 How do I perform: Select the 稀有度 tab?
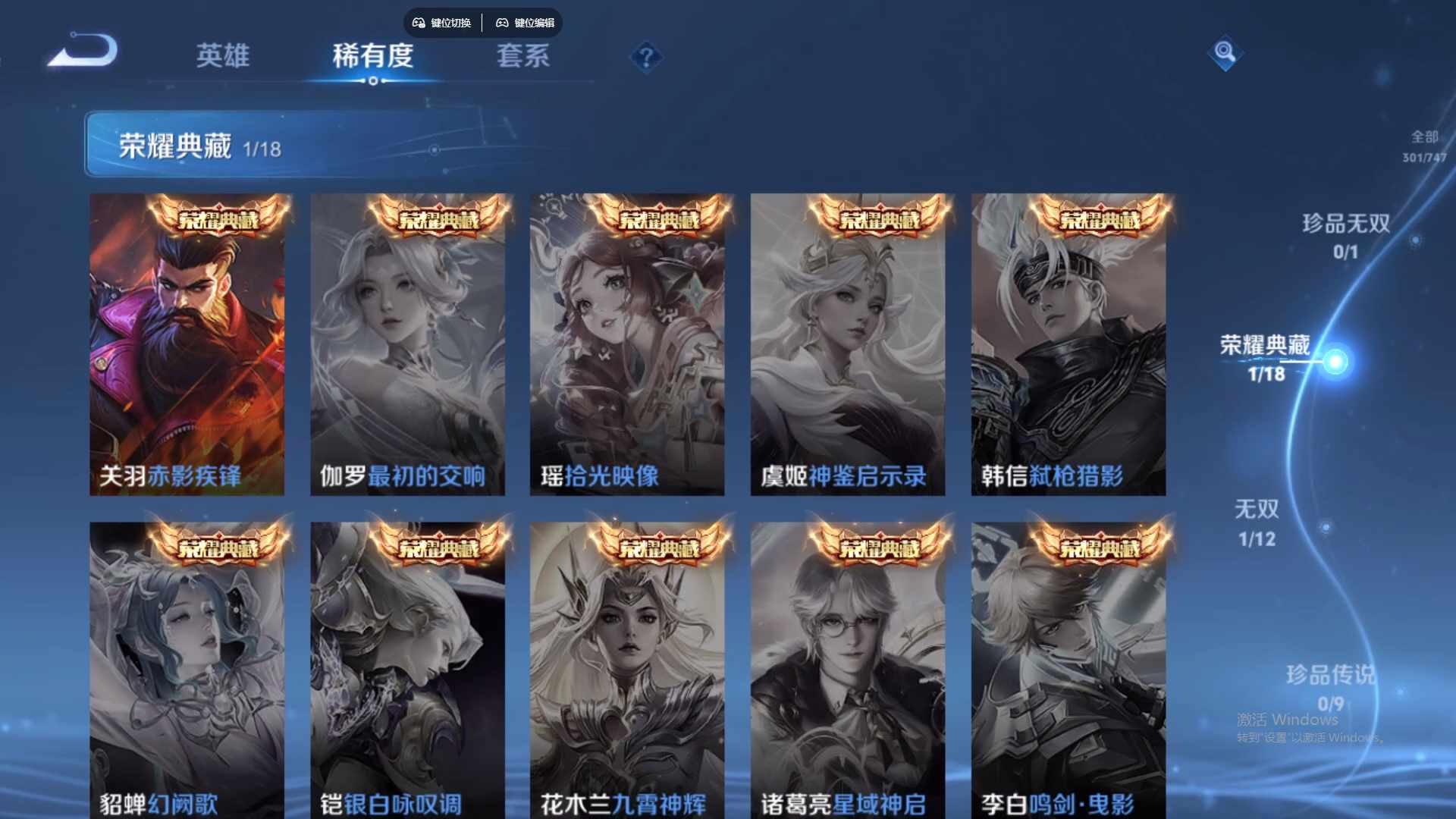[x=372, y=57]
